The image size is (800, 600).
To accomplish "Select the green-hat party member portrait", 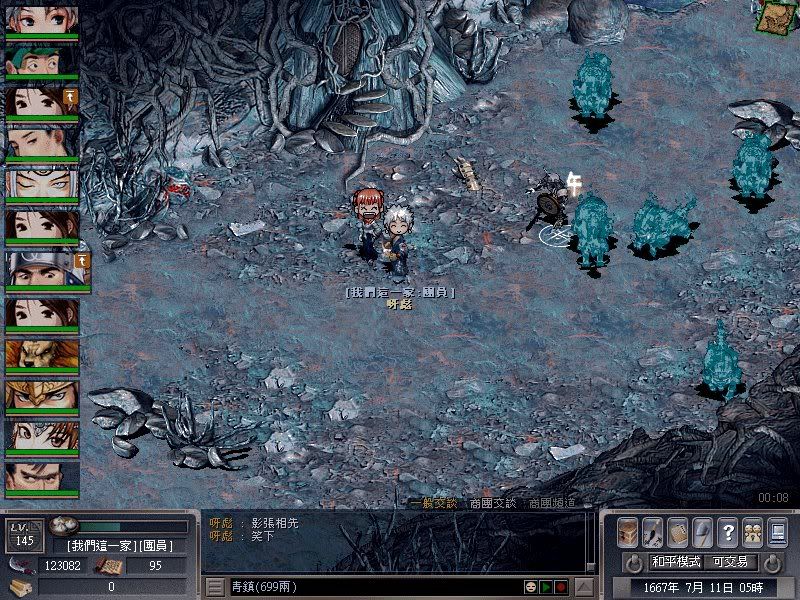I will [x=42, y=60].
